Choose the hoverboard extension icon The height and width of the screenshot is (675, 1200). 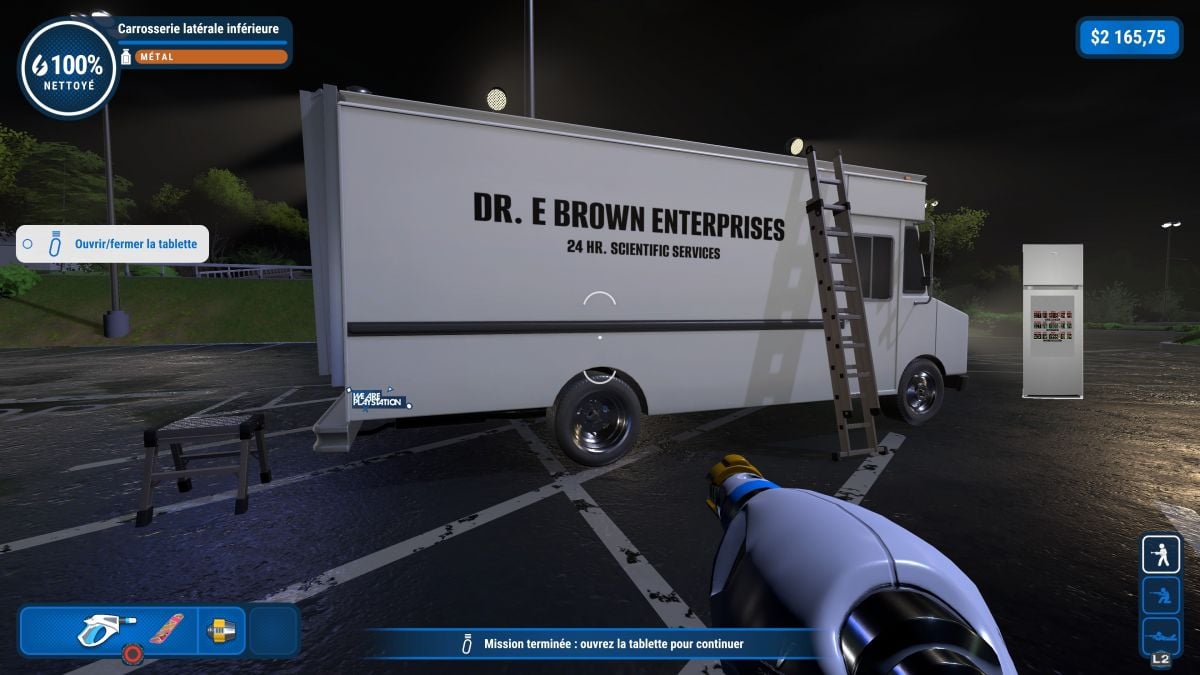point(166,629)
